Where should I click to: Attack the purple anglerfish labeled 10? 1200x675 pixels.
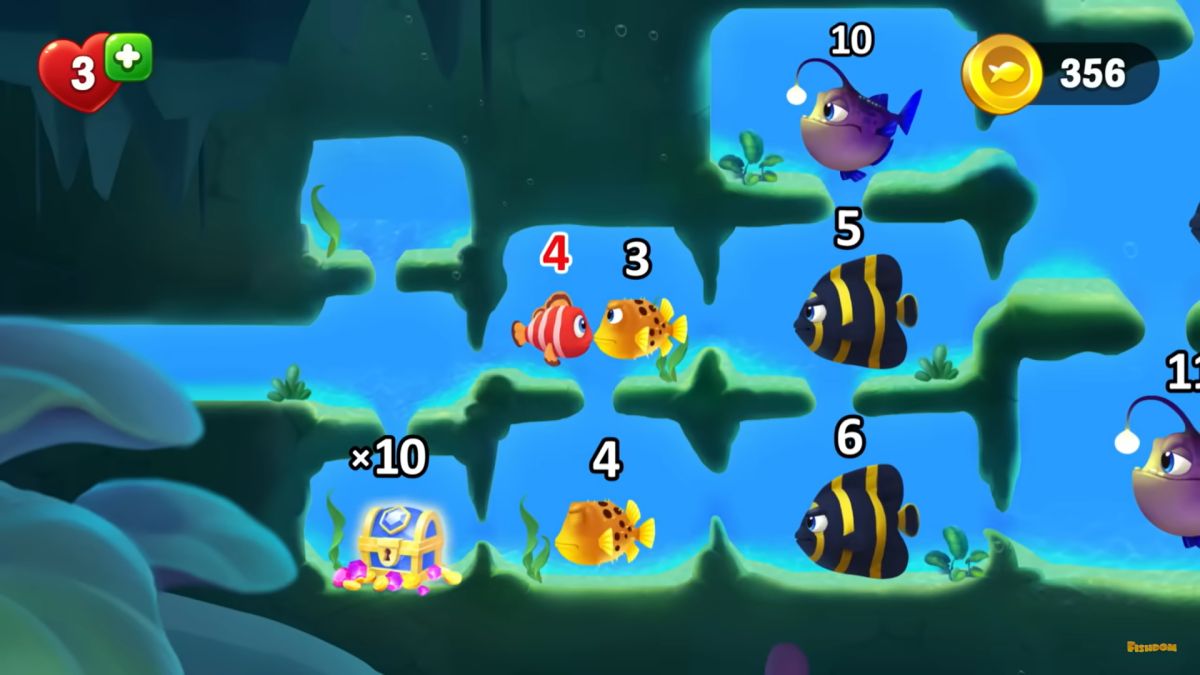pyautogui.click(x=850, y=125)
